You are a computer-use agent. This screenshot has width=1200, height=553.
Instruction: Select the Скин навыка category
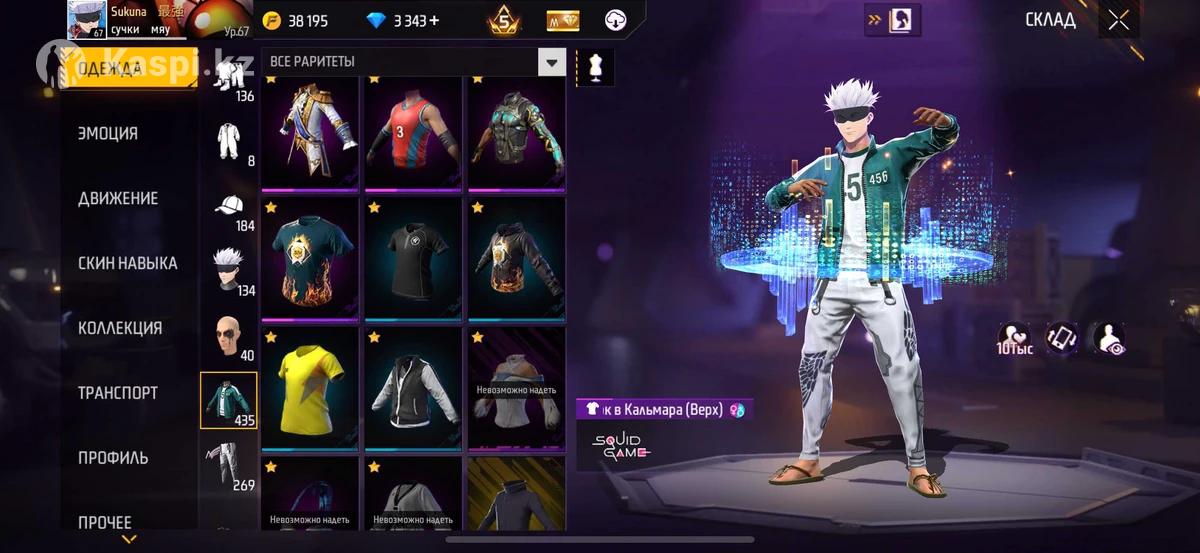tap(127, 263)
